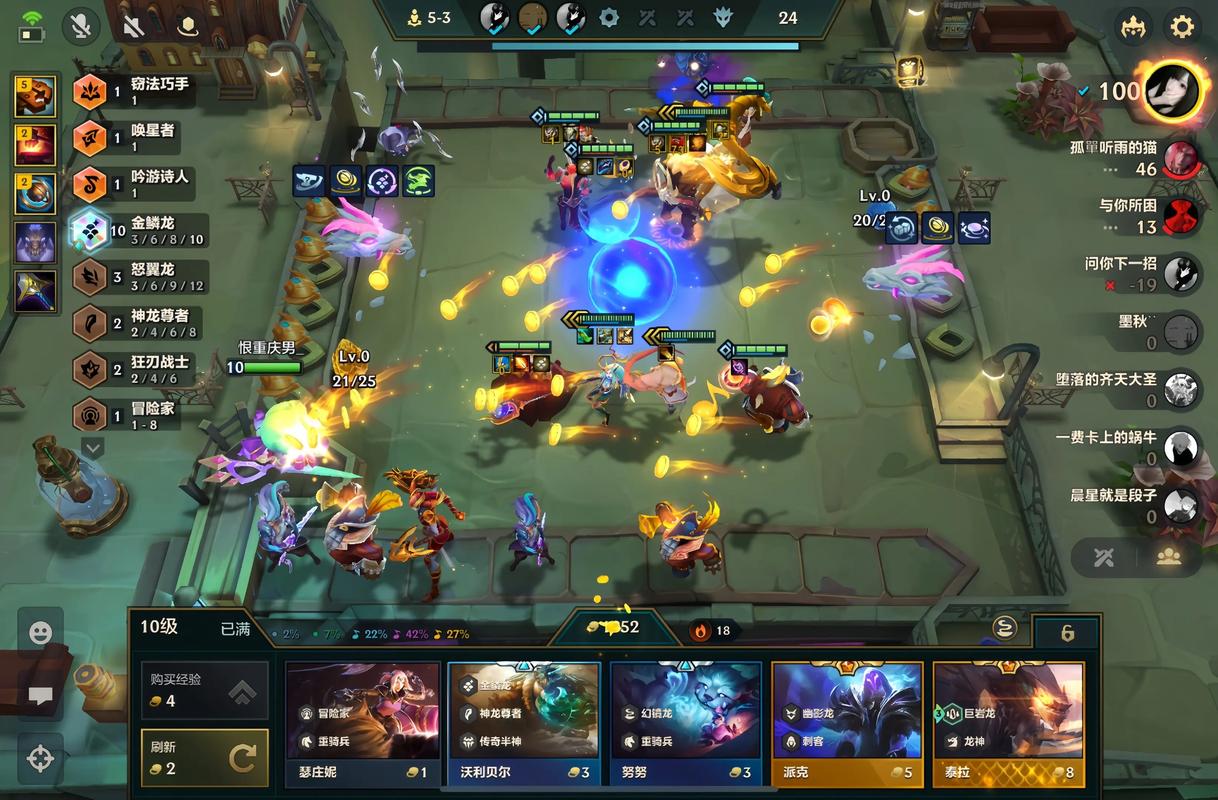View player 与你所困's board
This screenshot has height=800, width=1218.
[x=1181, y=216]
